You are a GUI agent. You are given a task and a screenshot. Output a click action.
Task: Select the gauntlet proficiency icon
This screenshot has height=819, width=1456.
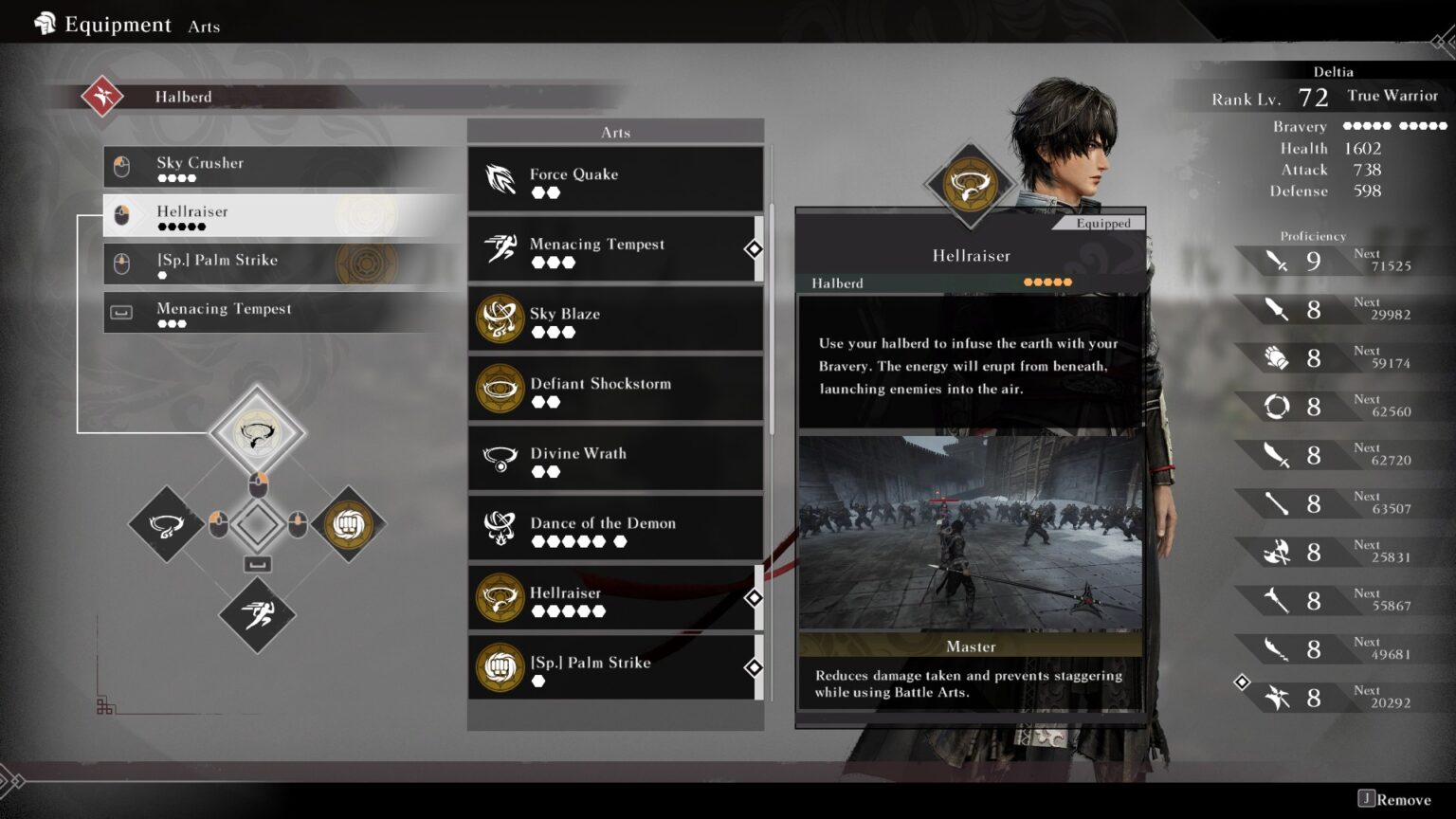click(1278, 357)
